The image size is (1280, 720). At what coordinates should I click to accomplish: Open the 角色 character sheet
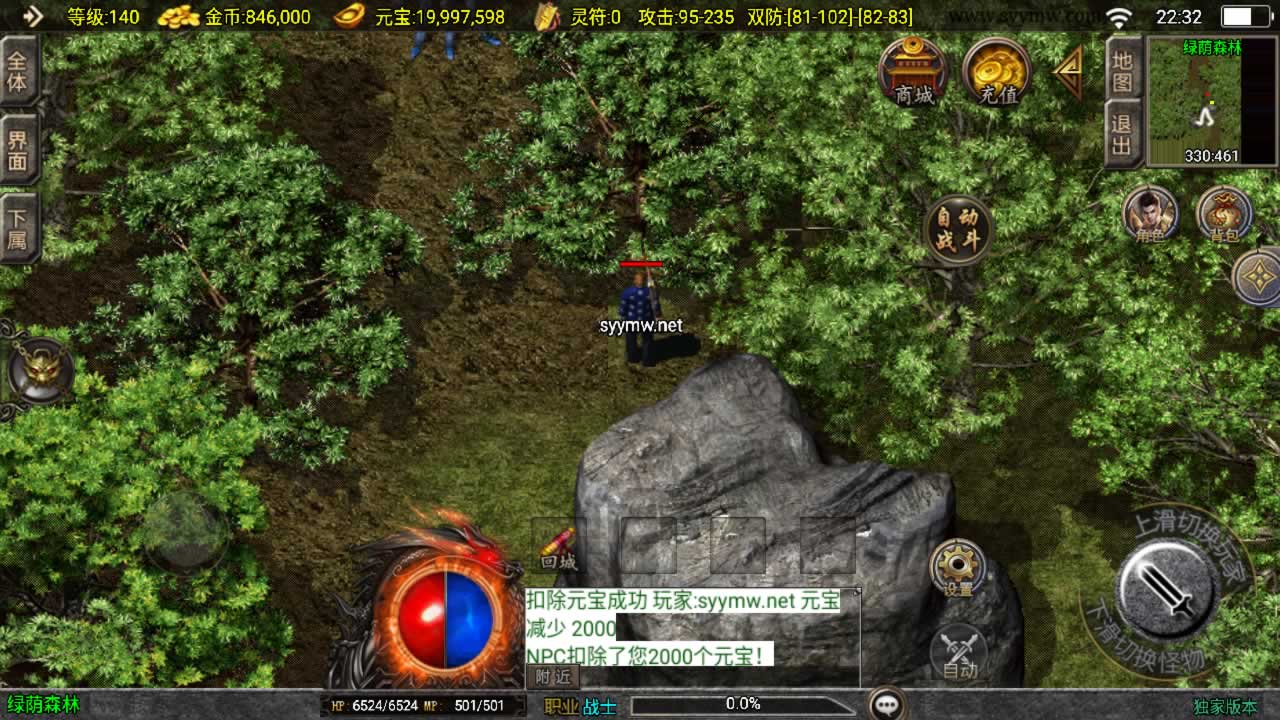(1149, 213)
